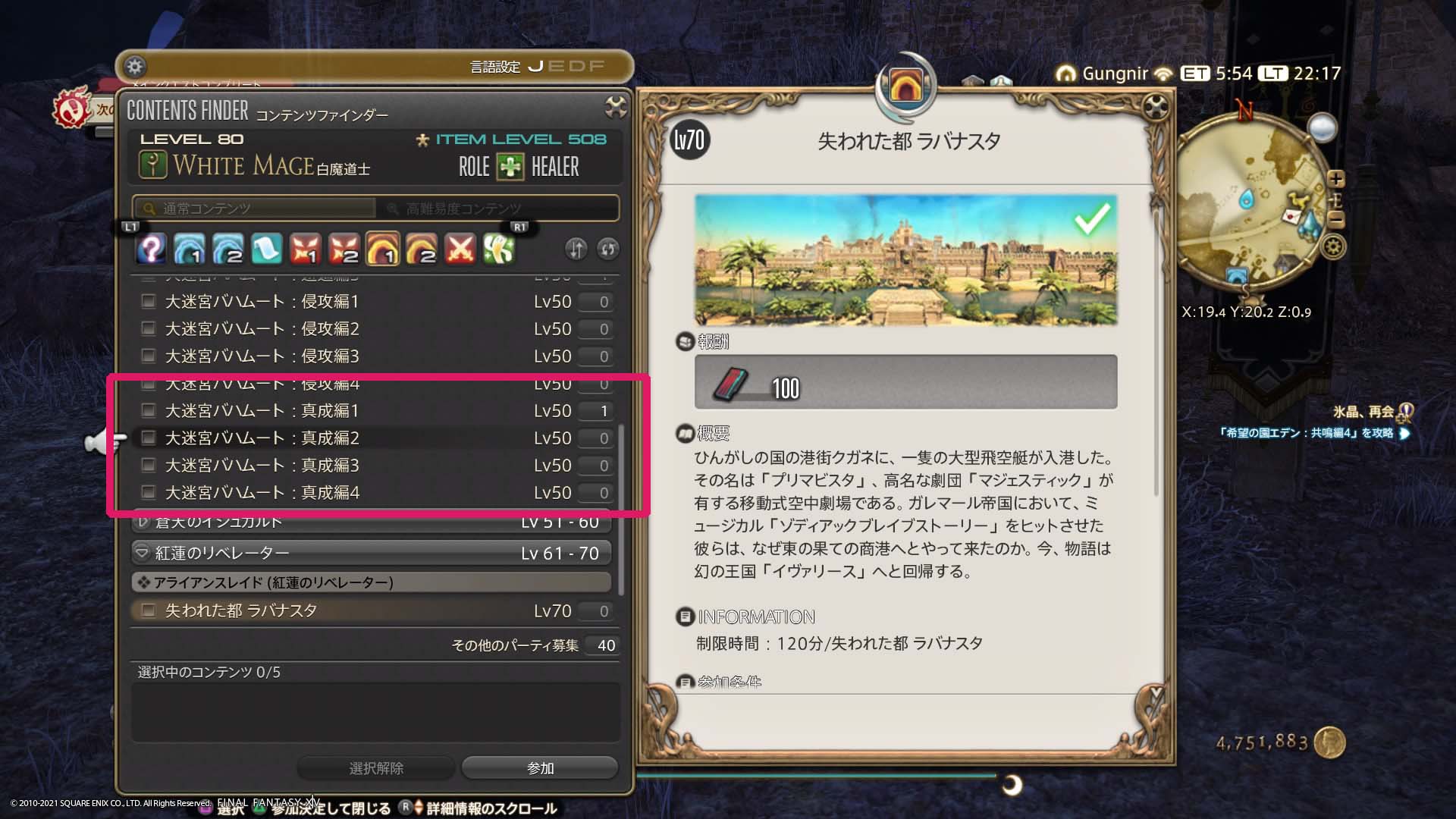Select the crossed red swords category icon
This screenshot has height=819, width=1456.
click(460, 249)
